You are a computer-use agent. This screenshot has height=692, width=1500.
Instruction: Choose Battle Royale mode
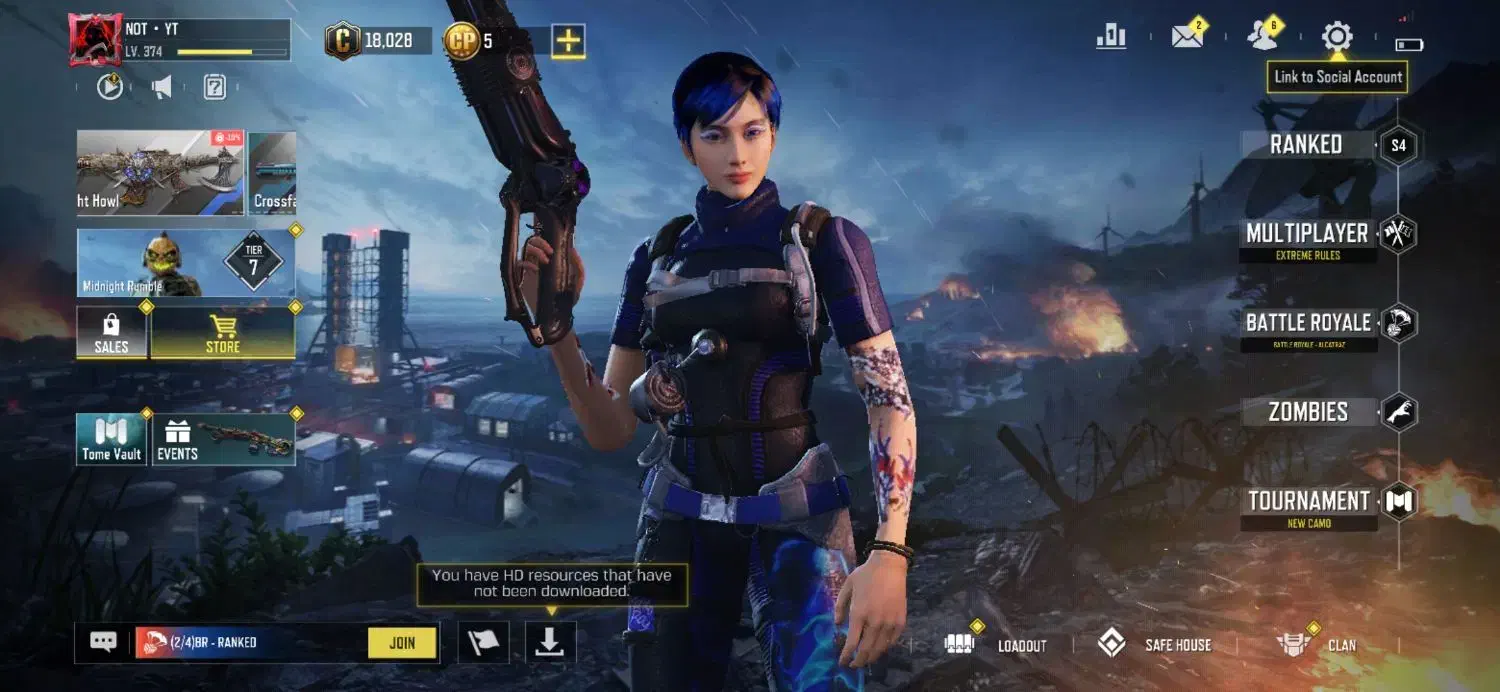pos(1308,323)
